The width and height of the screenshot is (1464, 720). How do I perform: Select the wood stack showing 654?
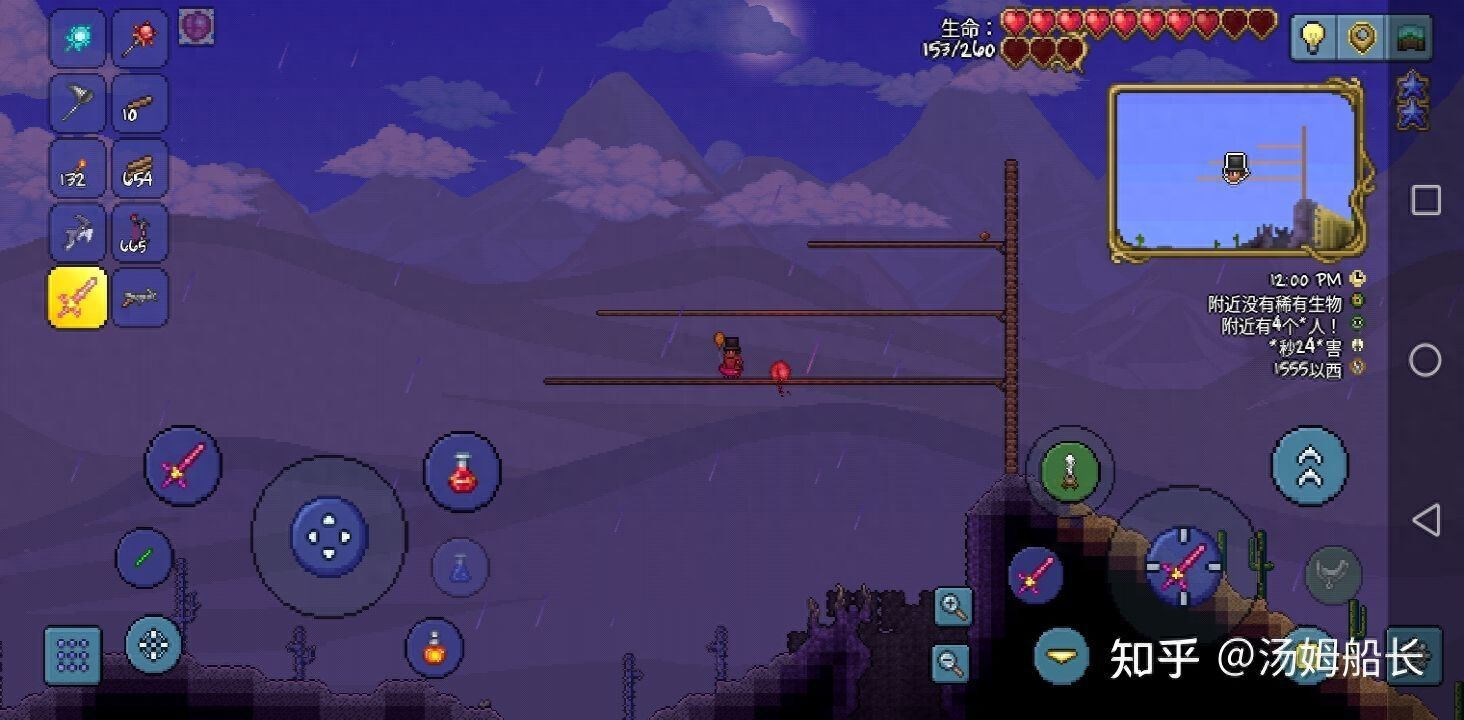click(x=139, y=168)
